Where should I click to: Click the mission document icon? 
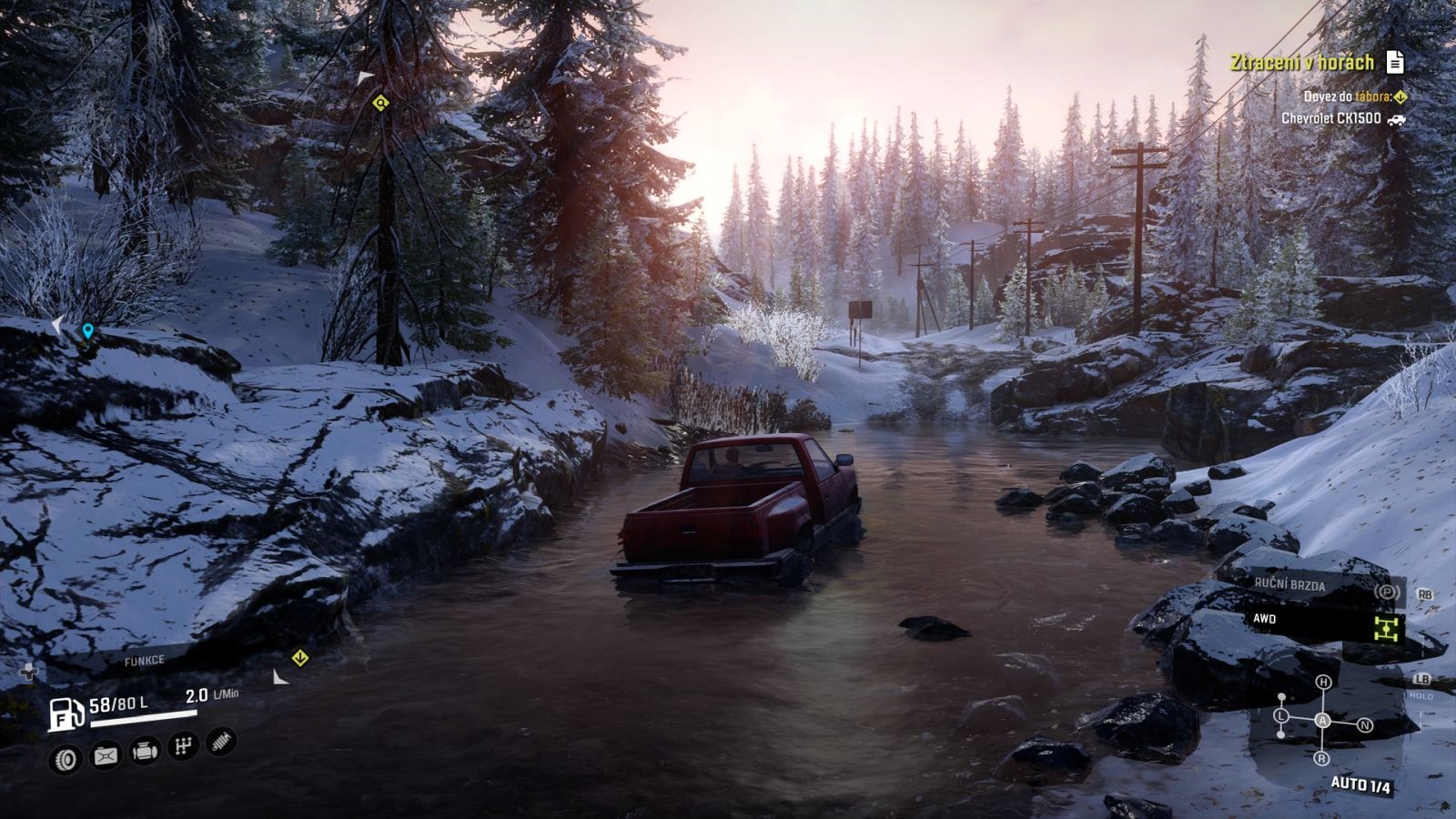pos(1394,62)
